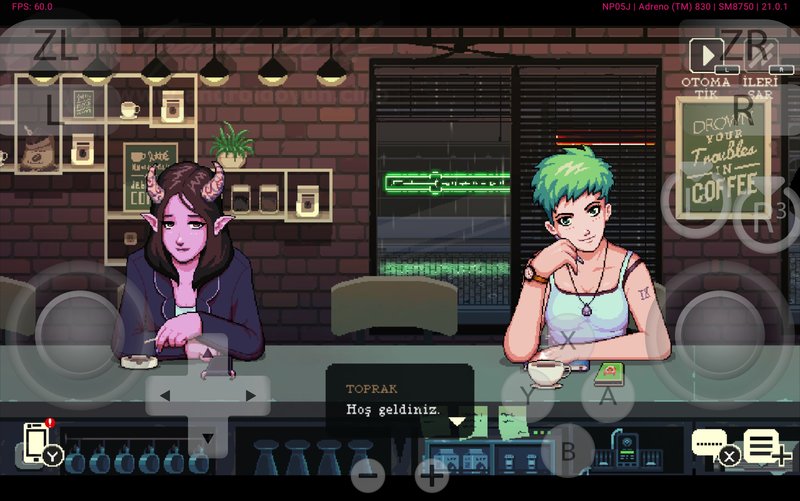The height and width of the screenshot is (501, 800).
Task: Enable auto-play with the OTOMATİK button
Action: 706,56
